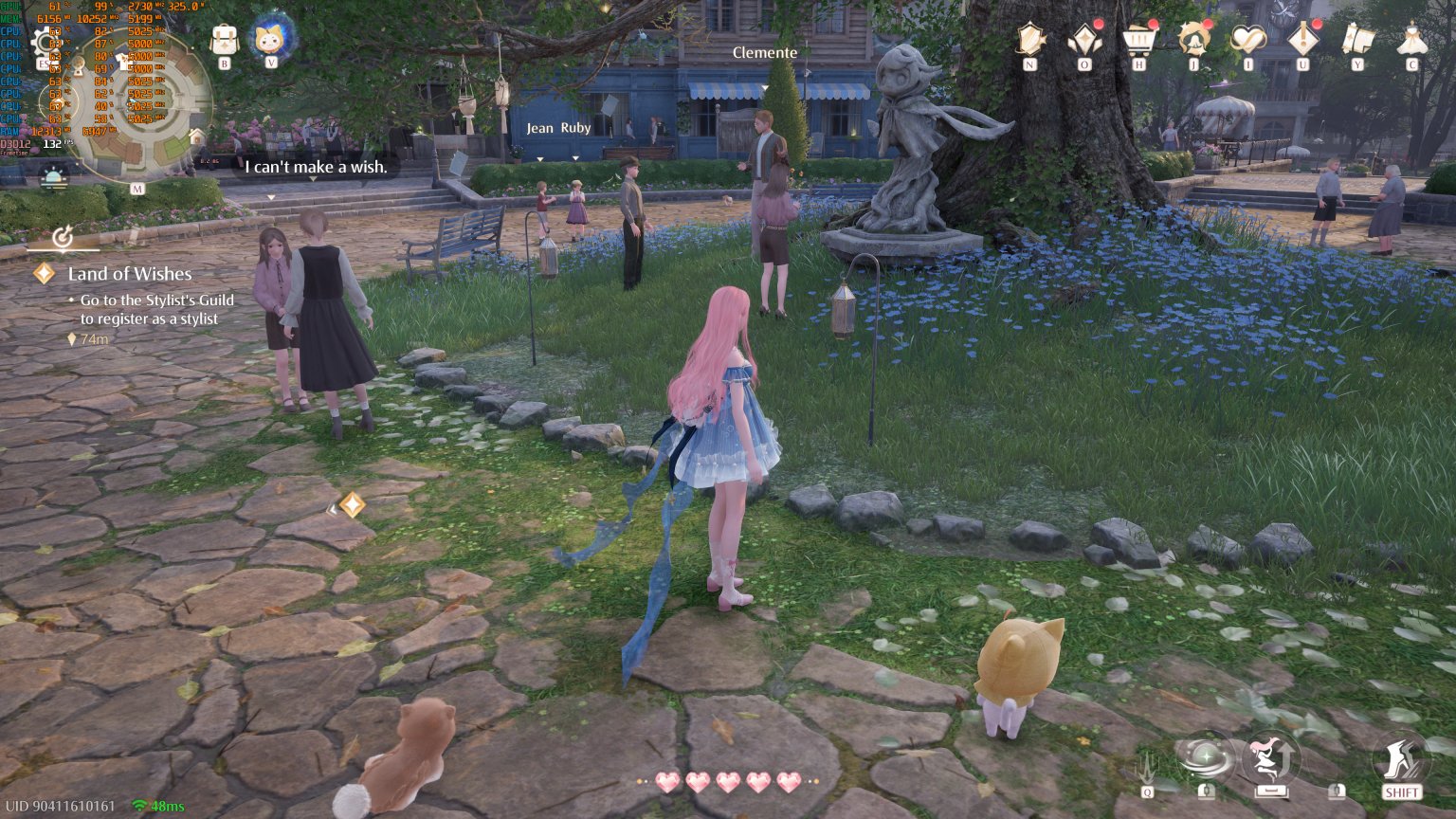Click the speech bubble saying I can't make a wish
1456x819 pixels.
pyautogui.click(x=316, y=167)
